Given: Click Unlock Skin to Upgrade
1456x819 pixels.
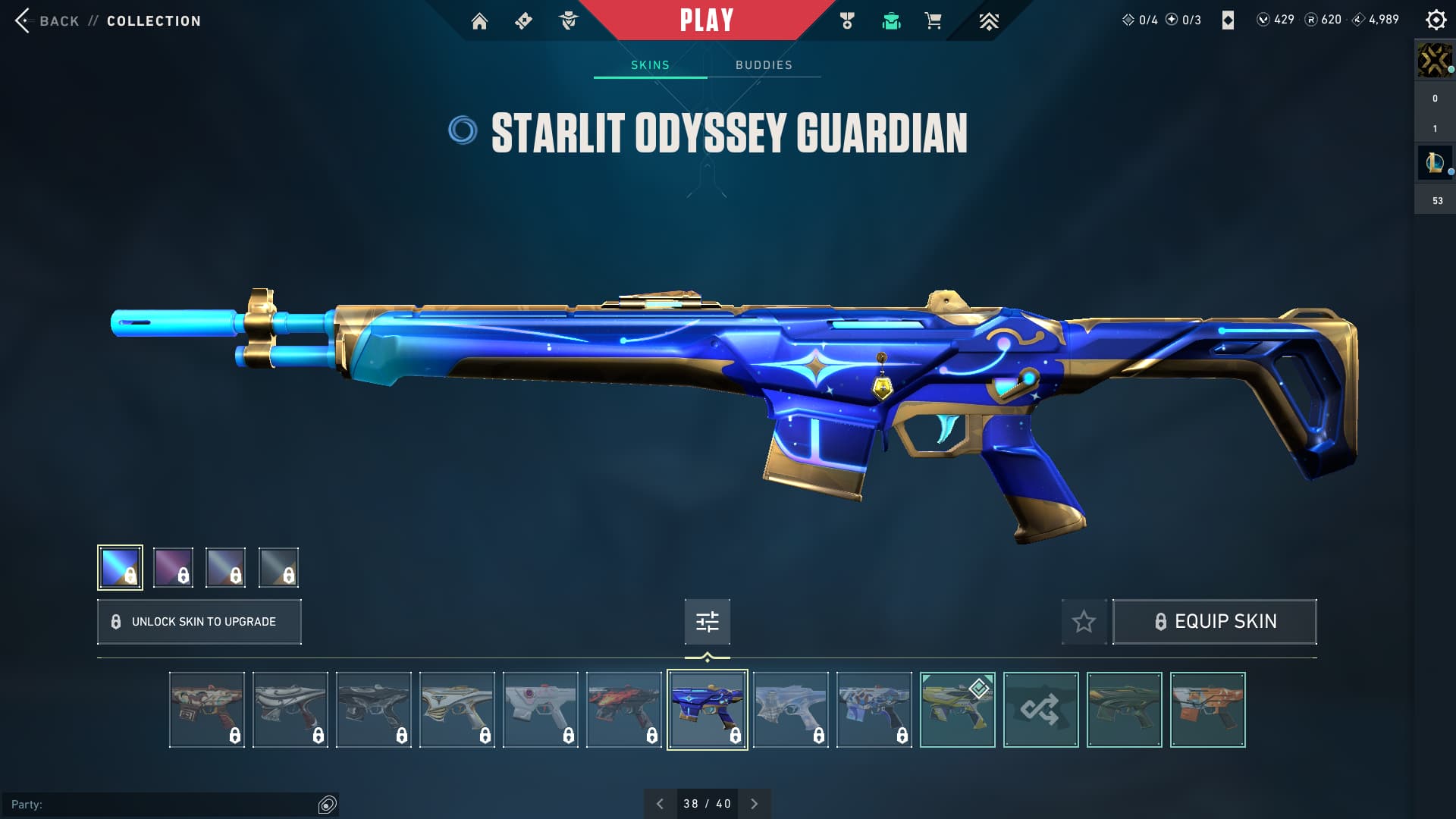Looking at the screenshot, I should (199, 622).
